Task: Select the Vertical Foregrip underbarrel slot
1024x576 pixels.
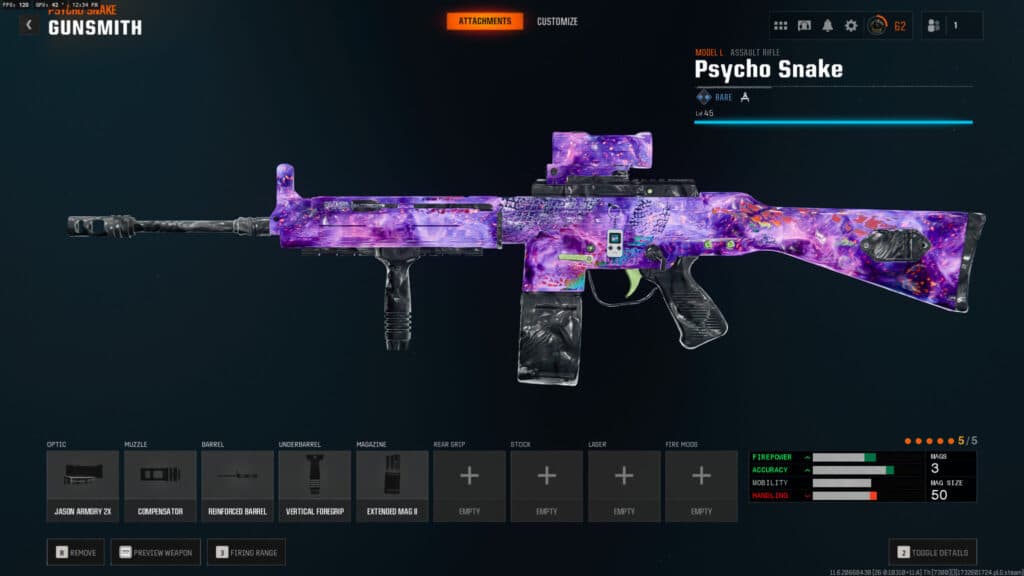Action: pyautogui.click(x=315, y=485)
